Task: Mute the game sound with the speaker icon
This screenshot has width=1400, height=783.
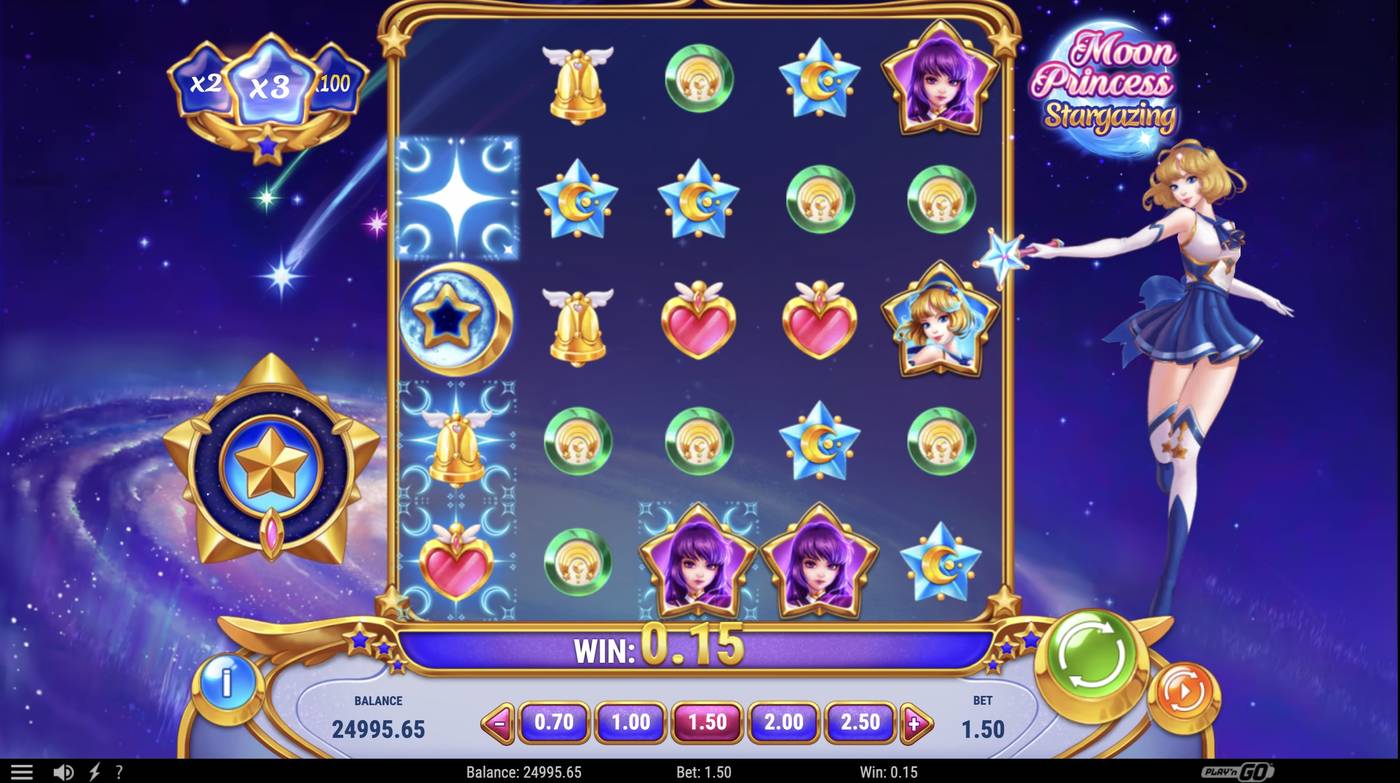Action: pos(64,770)
